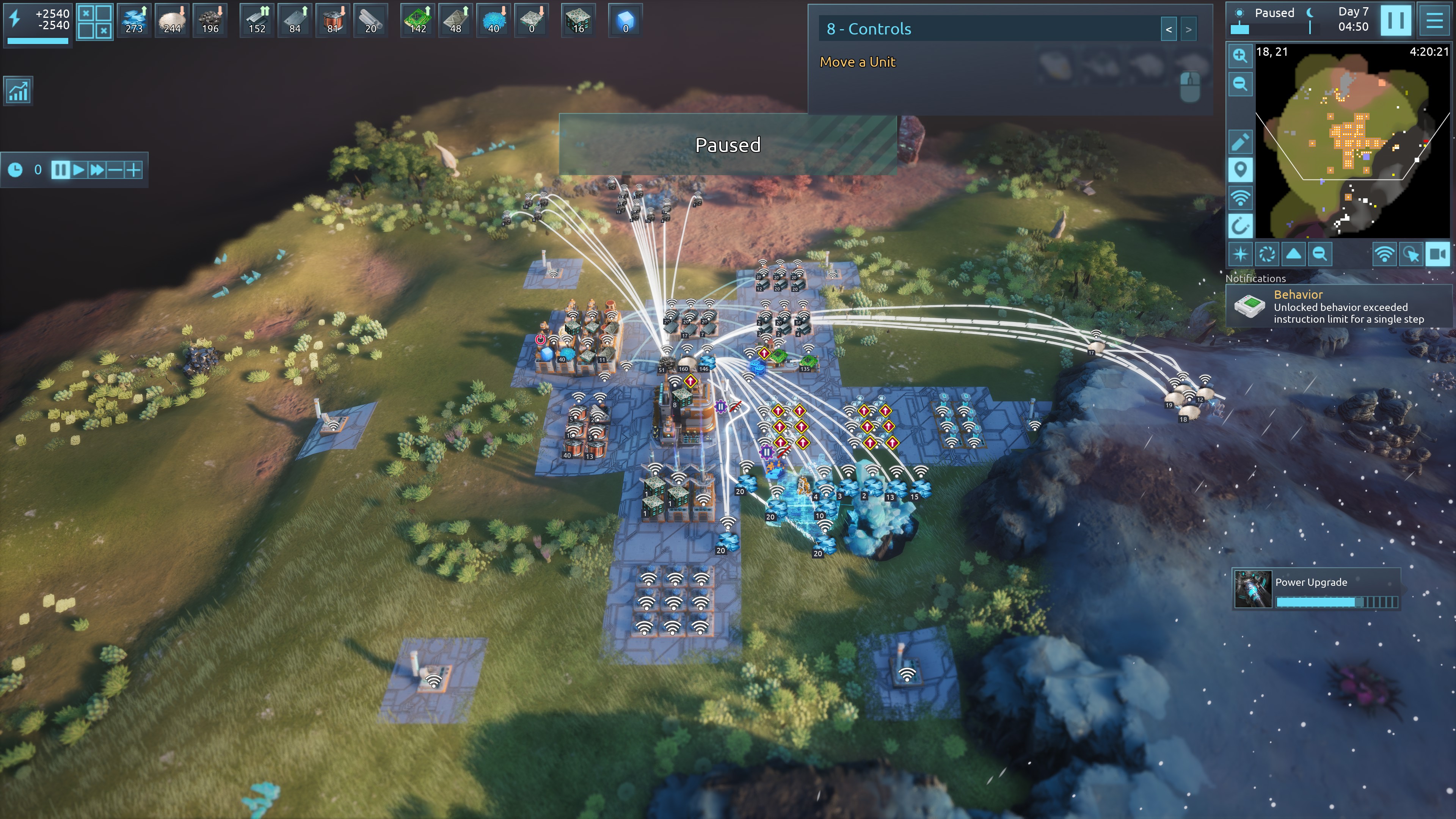The height and width of the screenshot is (819, 1456).
Task: Set fast-forward game speed
Action: tap(97, 169)
